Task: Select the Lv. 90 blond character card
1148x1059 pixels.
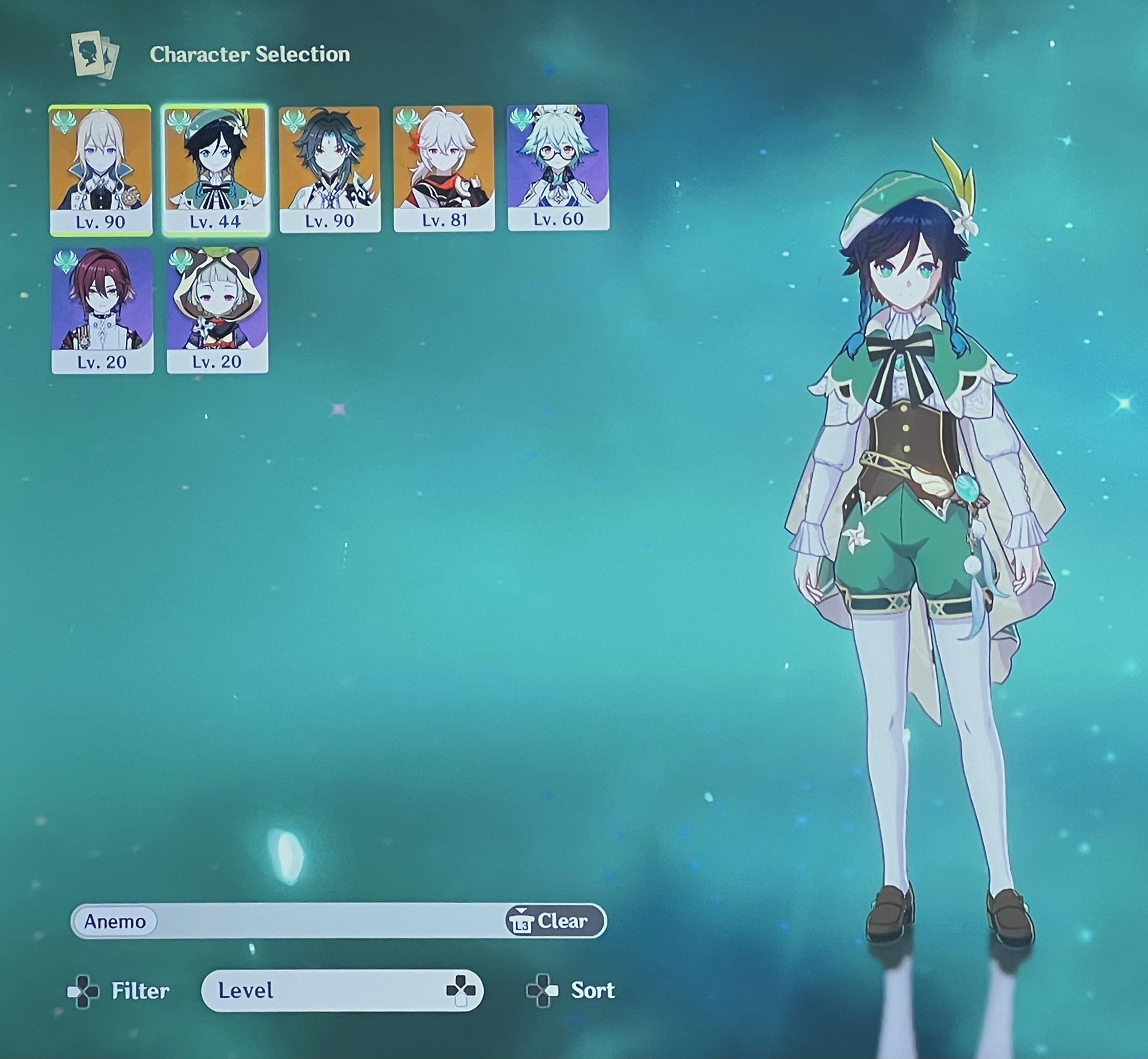Action: click(x=101, y=170)
